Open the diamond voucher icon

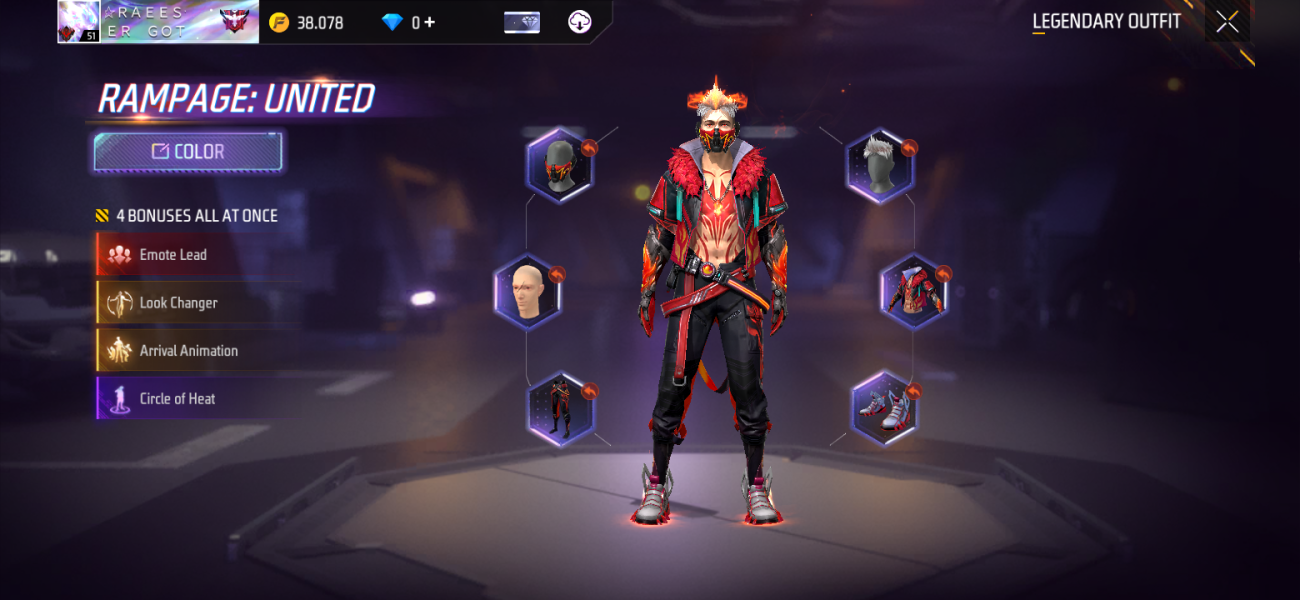pyautogui.click(x=522, y=22)
